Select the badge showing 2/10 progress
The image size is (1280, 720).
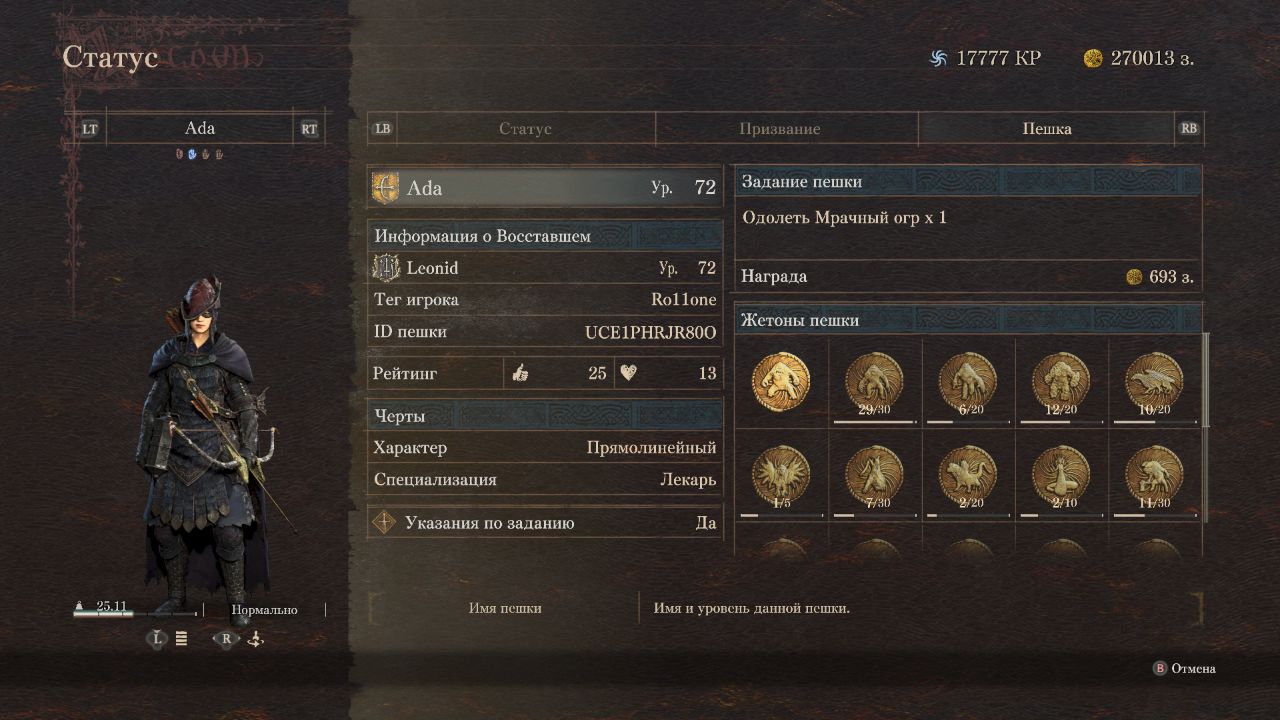[x=1060, y=474]
